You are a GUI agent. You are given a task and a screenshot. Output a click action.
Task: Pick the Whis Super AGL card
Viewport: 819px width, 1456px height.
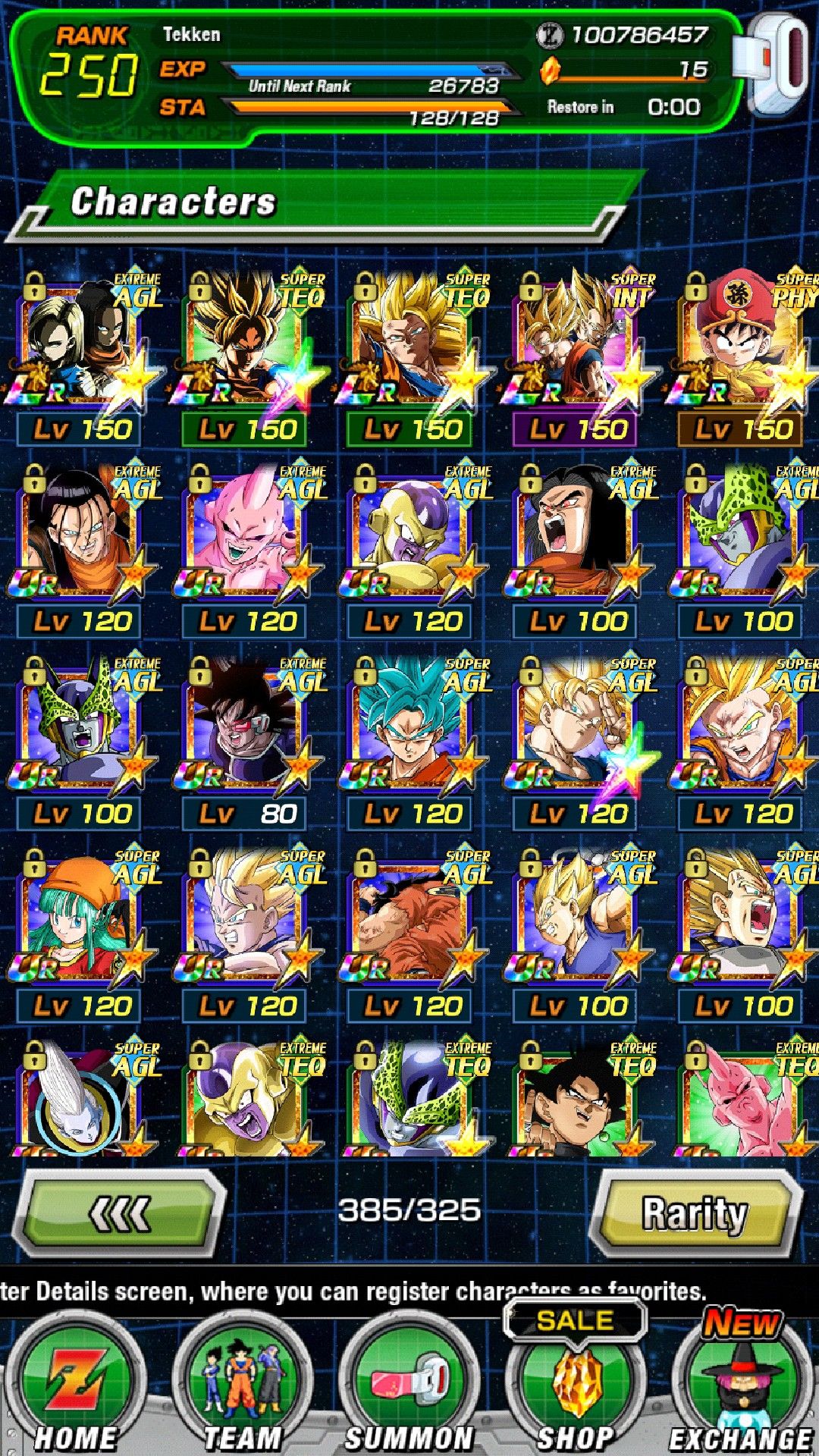pyautogui.click(x=83, y=1100)
